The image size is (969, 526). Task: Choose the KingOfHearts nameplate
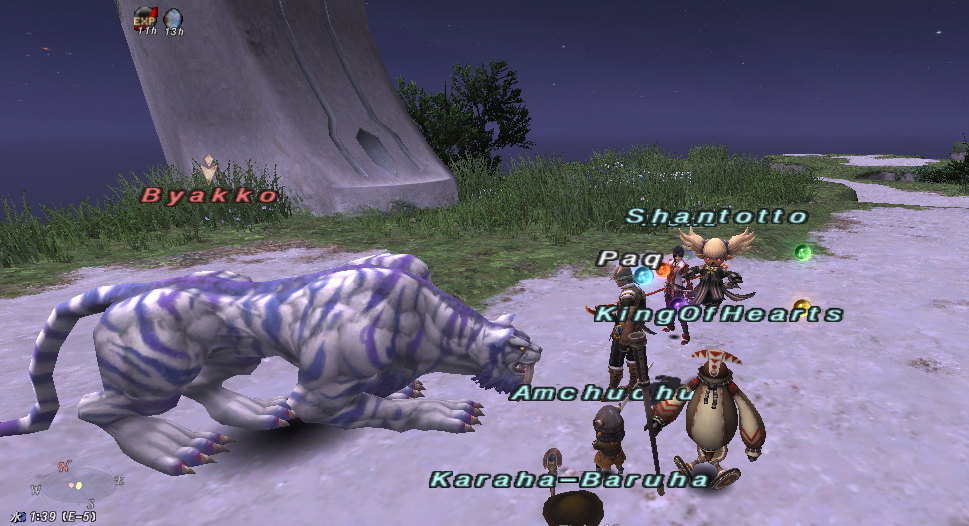tap(718, 314)
